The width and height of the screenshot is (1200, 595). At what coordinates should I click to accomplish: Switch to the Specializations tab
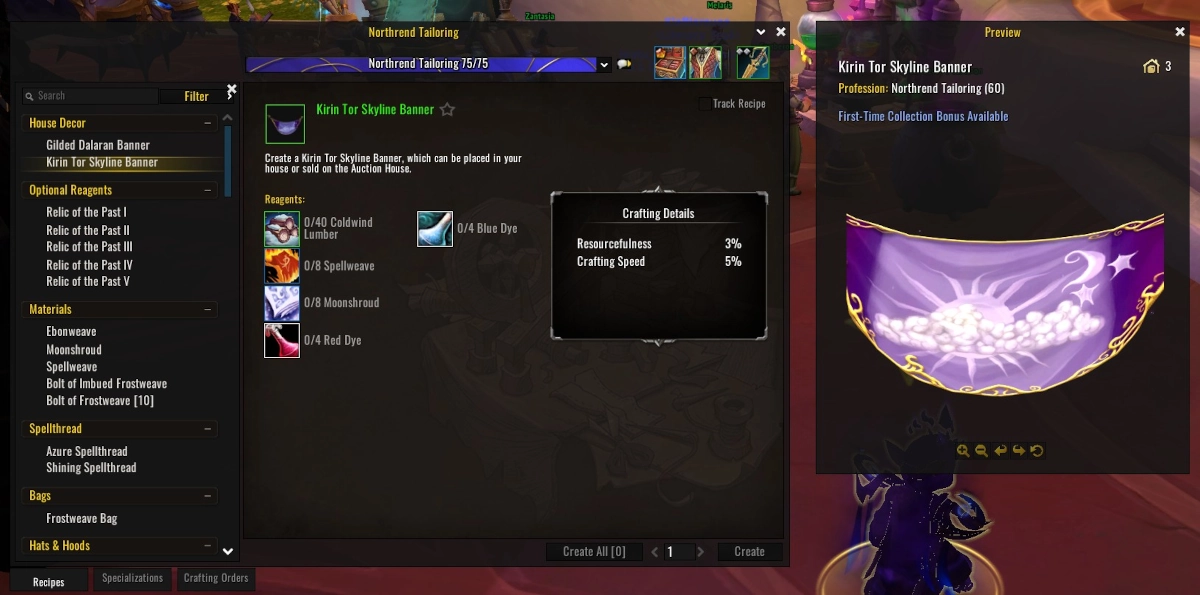click(x=132, y=578)
